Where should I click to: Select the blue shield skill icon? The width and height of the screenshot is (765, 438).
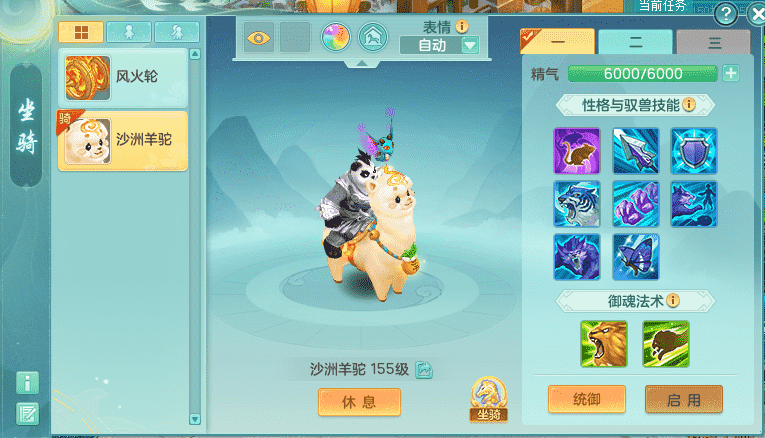click(x=694, y=150)
